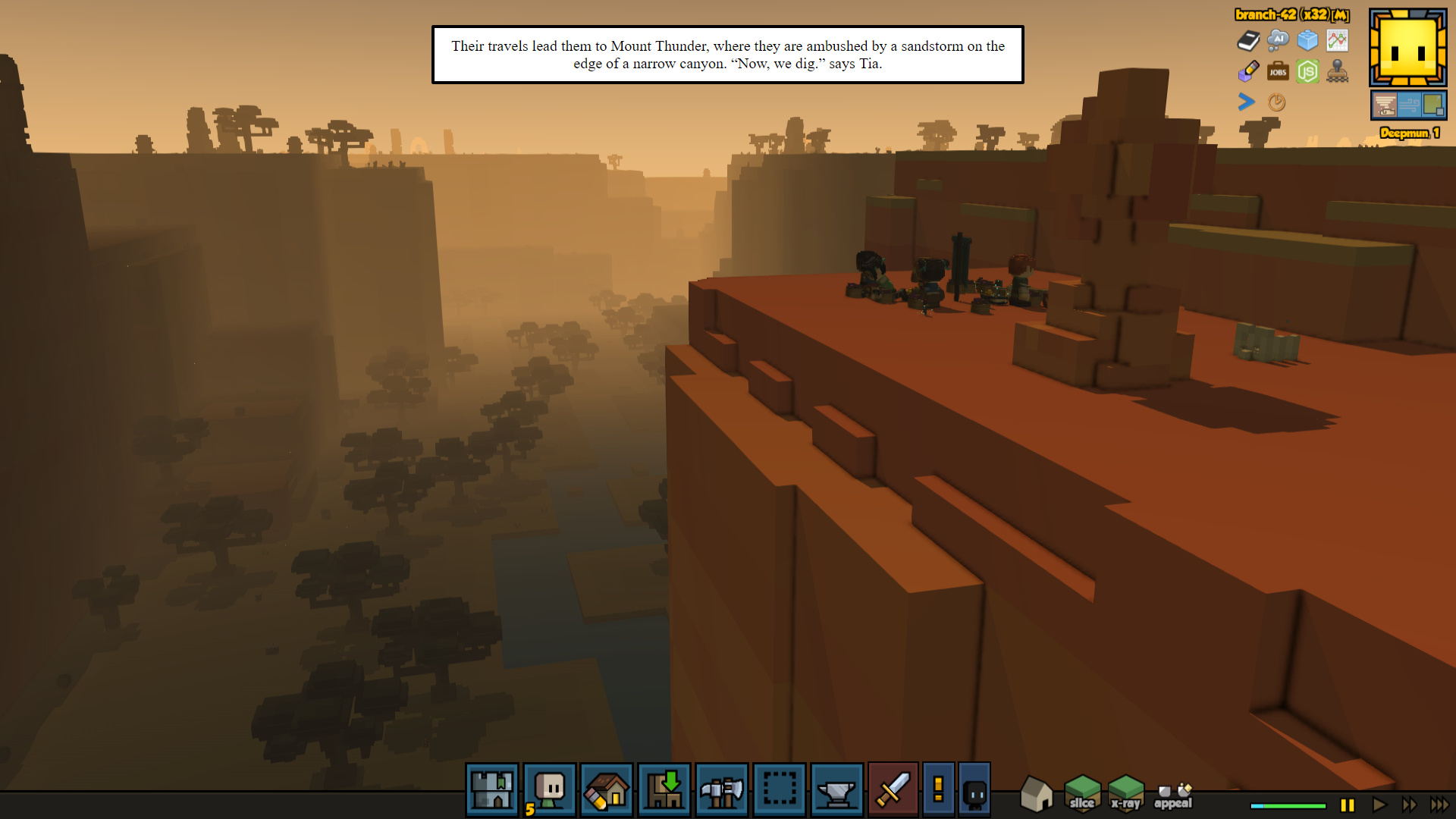Set game speed to triple fast-forward
Image resolution: width=1456 pixels, height=819 pixels.
point(1439,805)
